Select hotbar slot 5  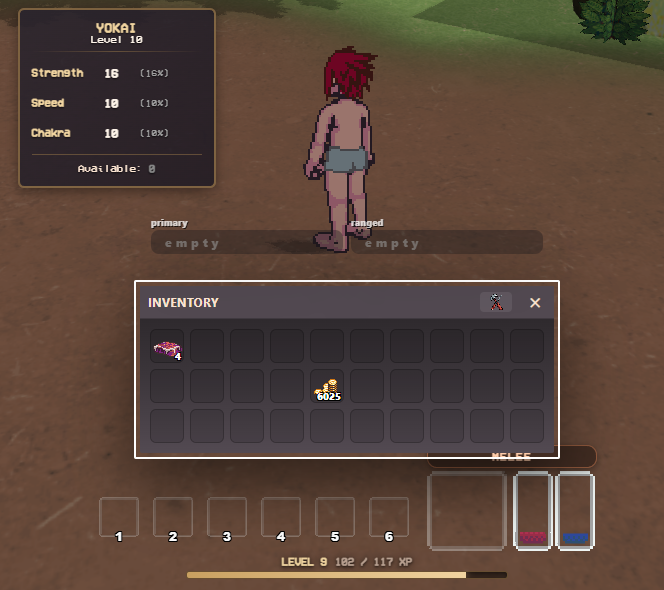[x=335, y=517]
